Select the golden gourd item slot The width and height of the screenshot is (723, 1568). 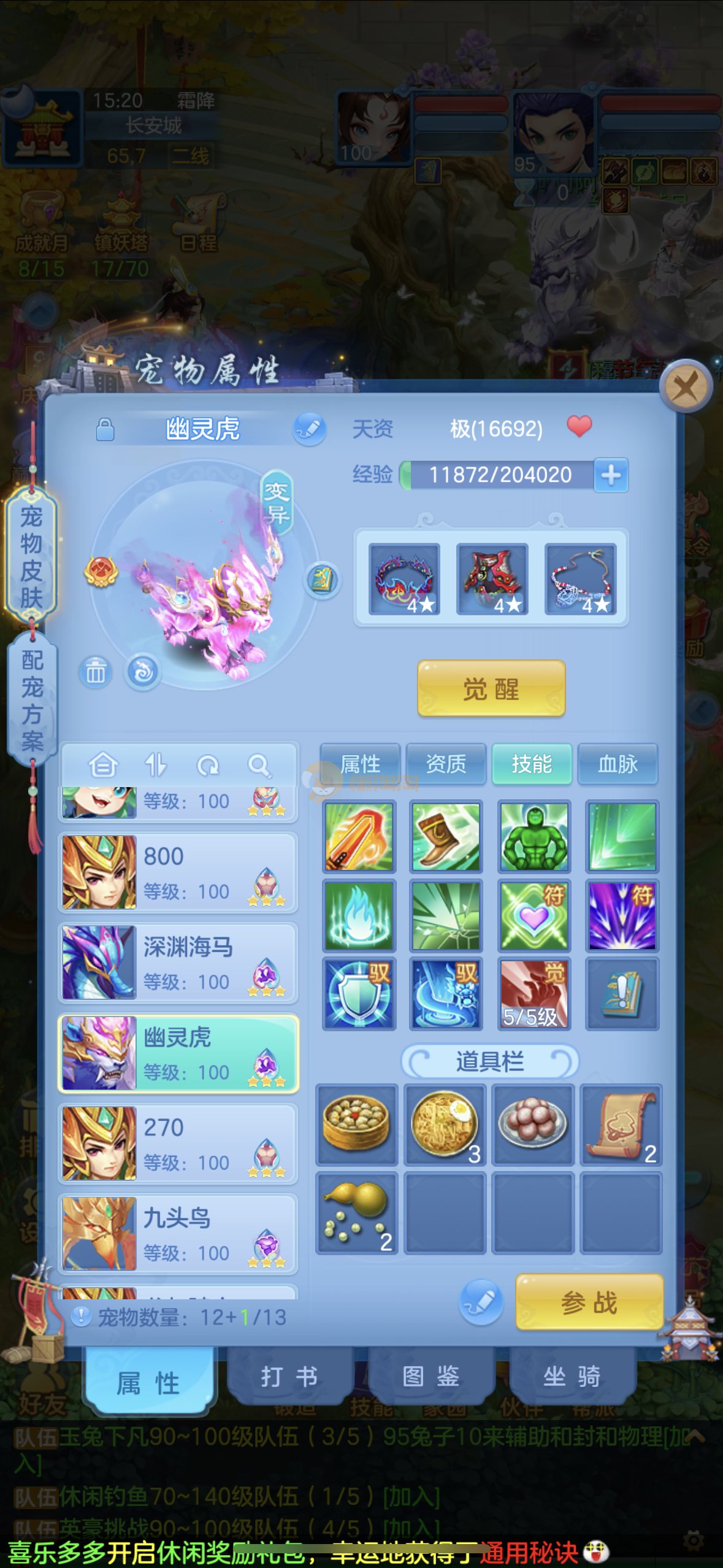pyautogui.click(x=357, y=1212)
